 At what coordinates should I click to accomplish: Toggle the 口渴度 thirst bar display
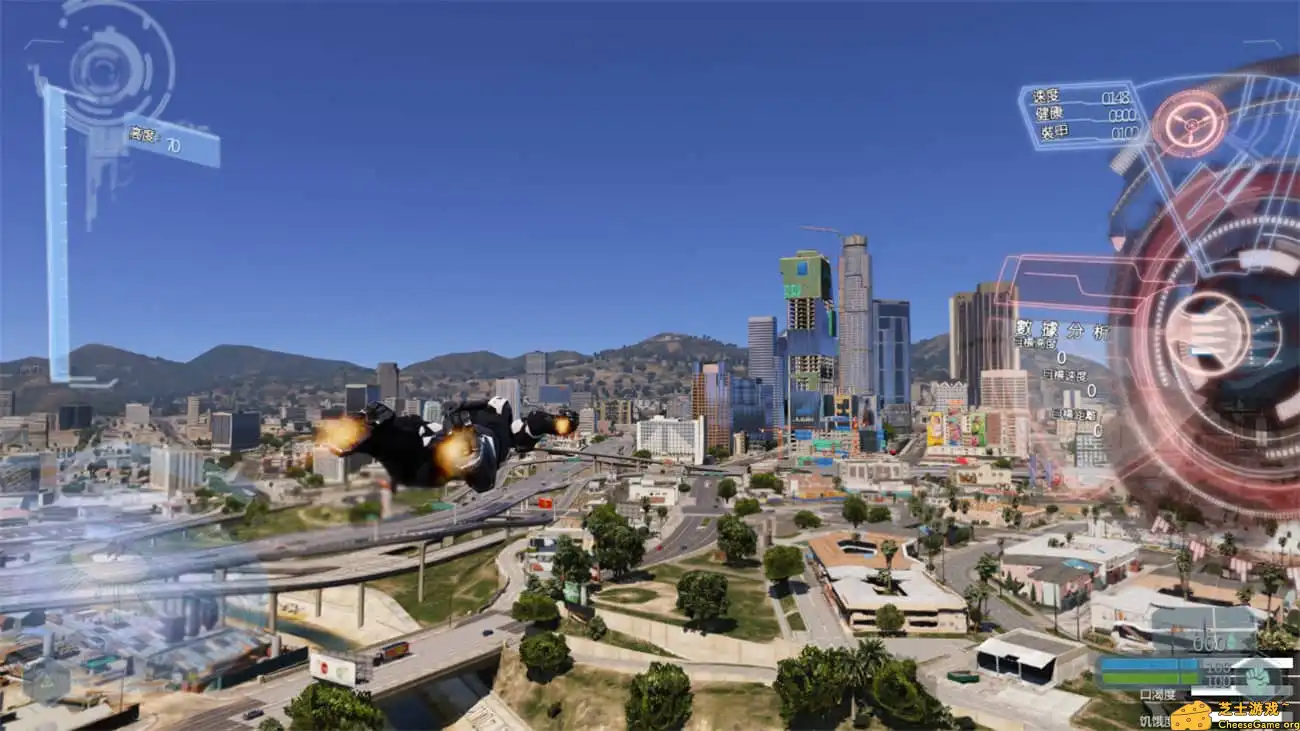(1158, 693)
